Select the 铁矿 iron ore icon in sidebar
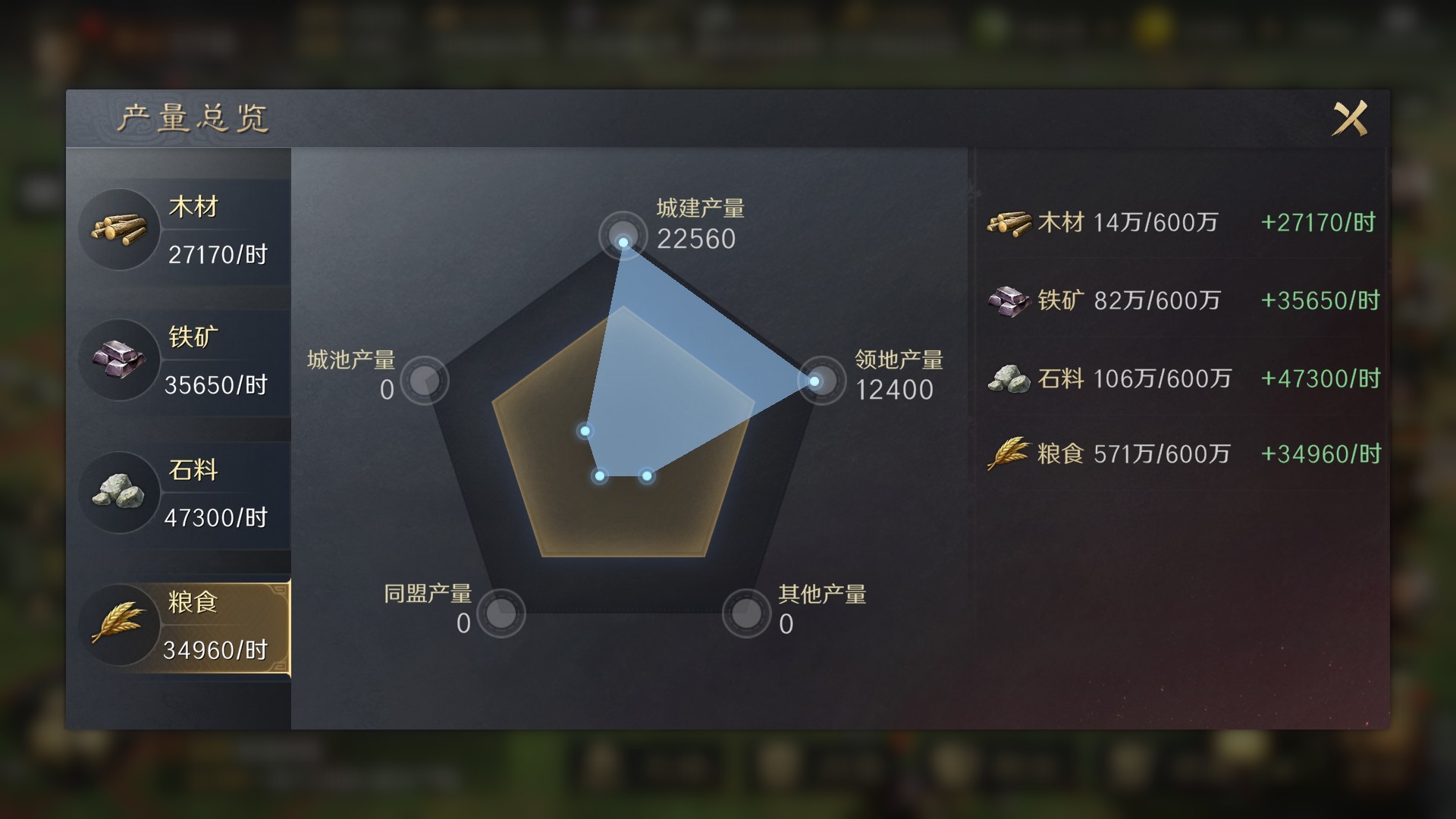The image size is (1456, 819). (x=119, y=358)
